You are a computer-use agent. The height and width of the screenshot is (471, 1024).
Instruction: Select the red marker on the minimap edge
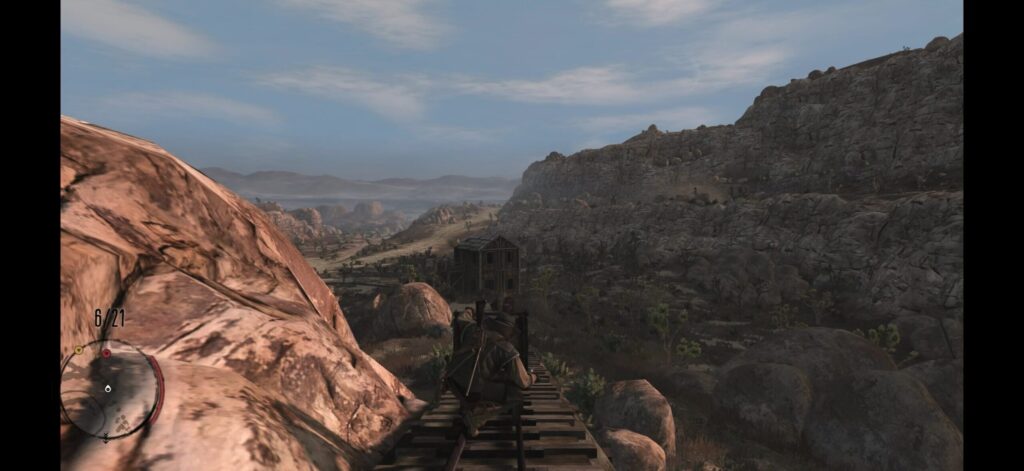(x=107, y=352)
